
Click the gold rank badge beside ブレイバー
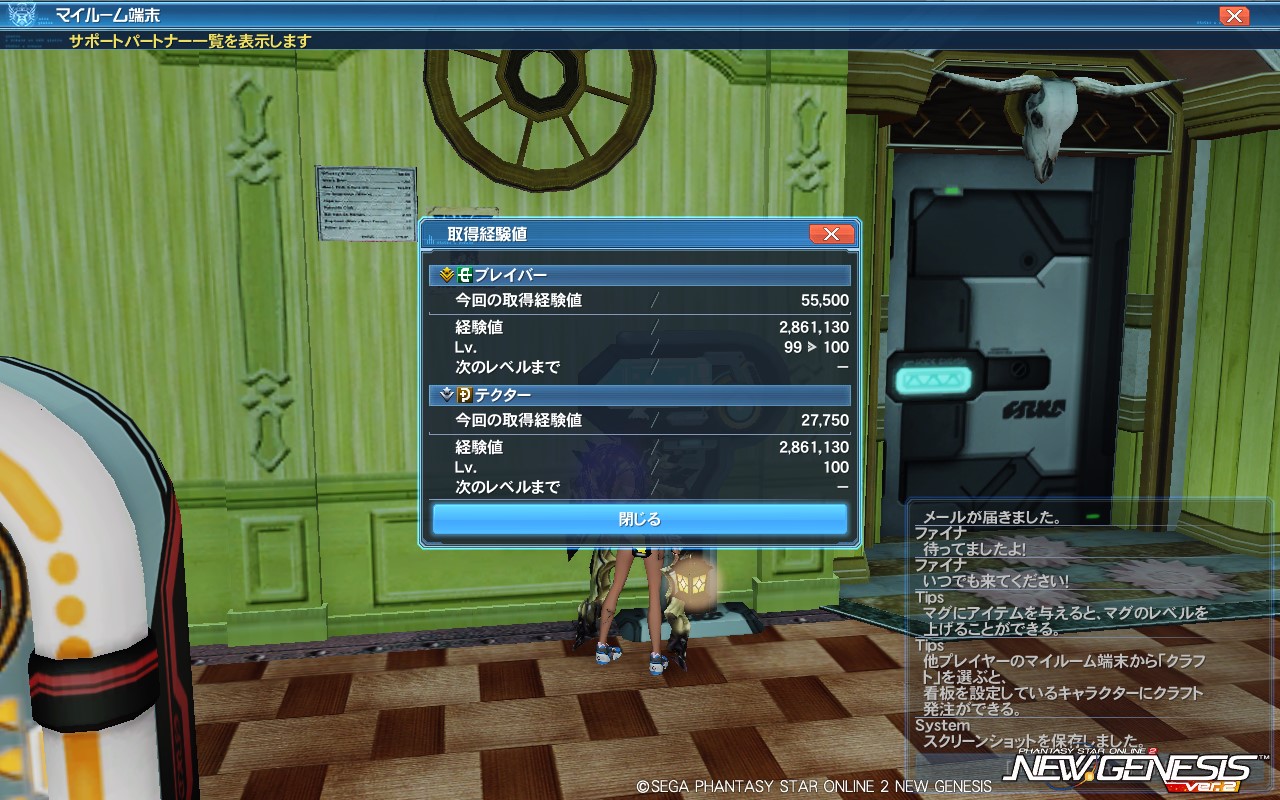(444, 274)
